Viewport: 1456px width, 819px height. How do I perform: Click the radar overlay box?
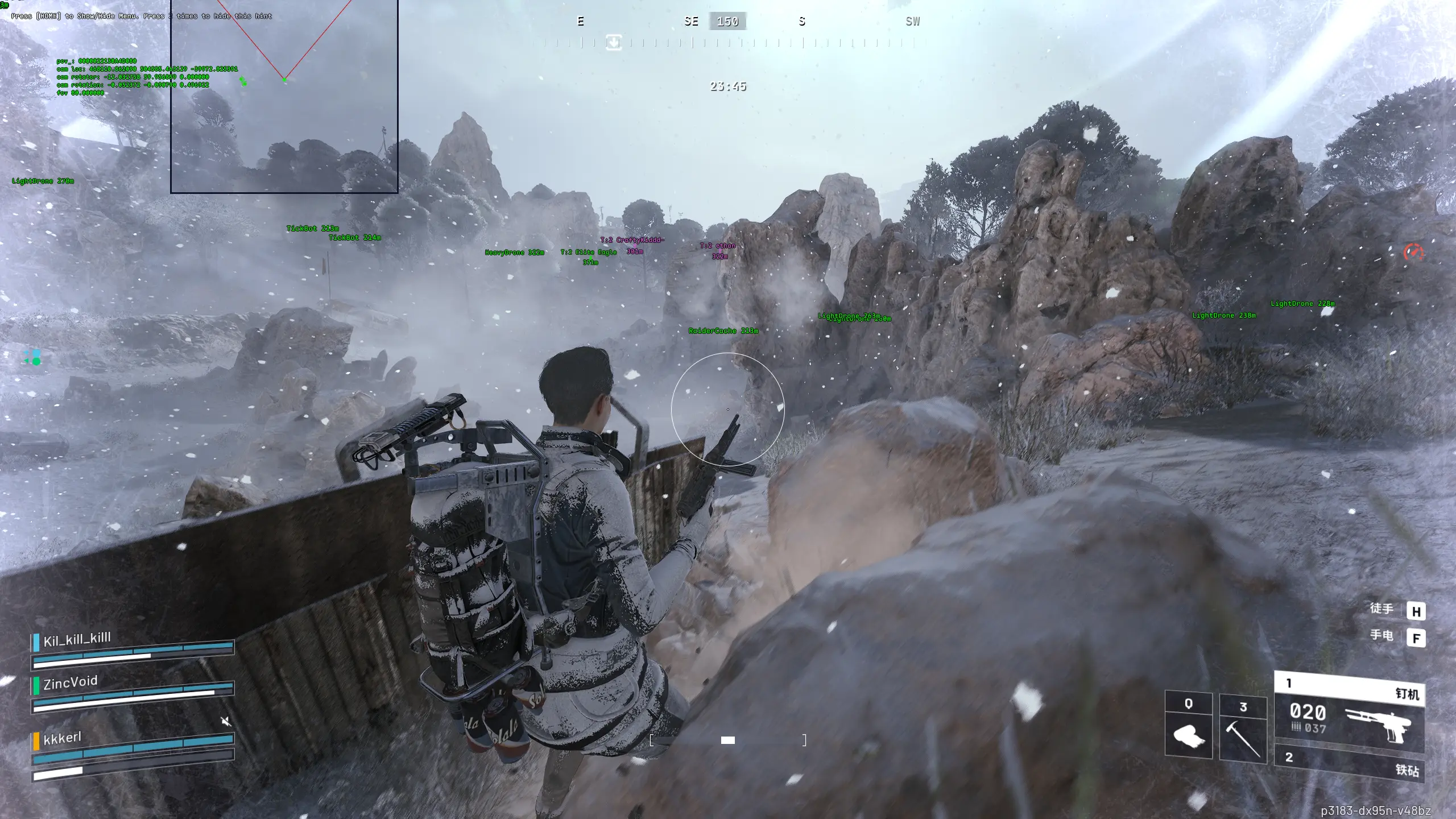coord(284,96)
